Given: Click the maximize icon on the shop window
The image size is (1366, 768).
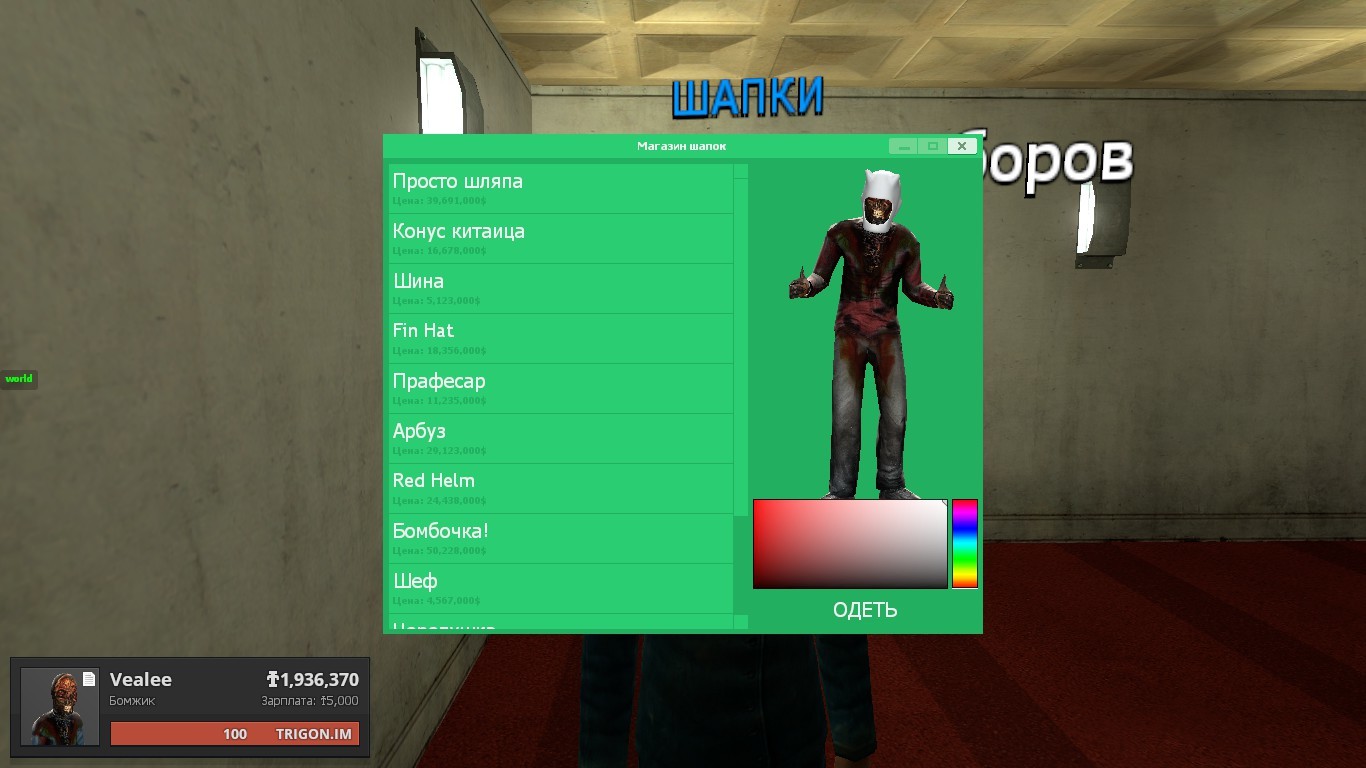Looking at the screenshot, I should point(933,146).
